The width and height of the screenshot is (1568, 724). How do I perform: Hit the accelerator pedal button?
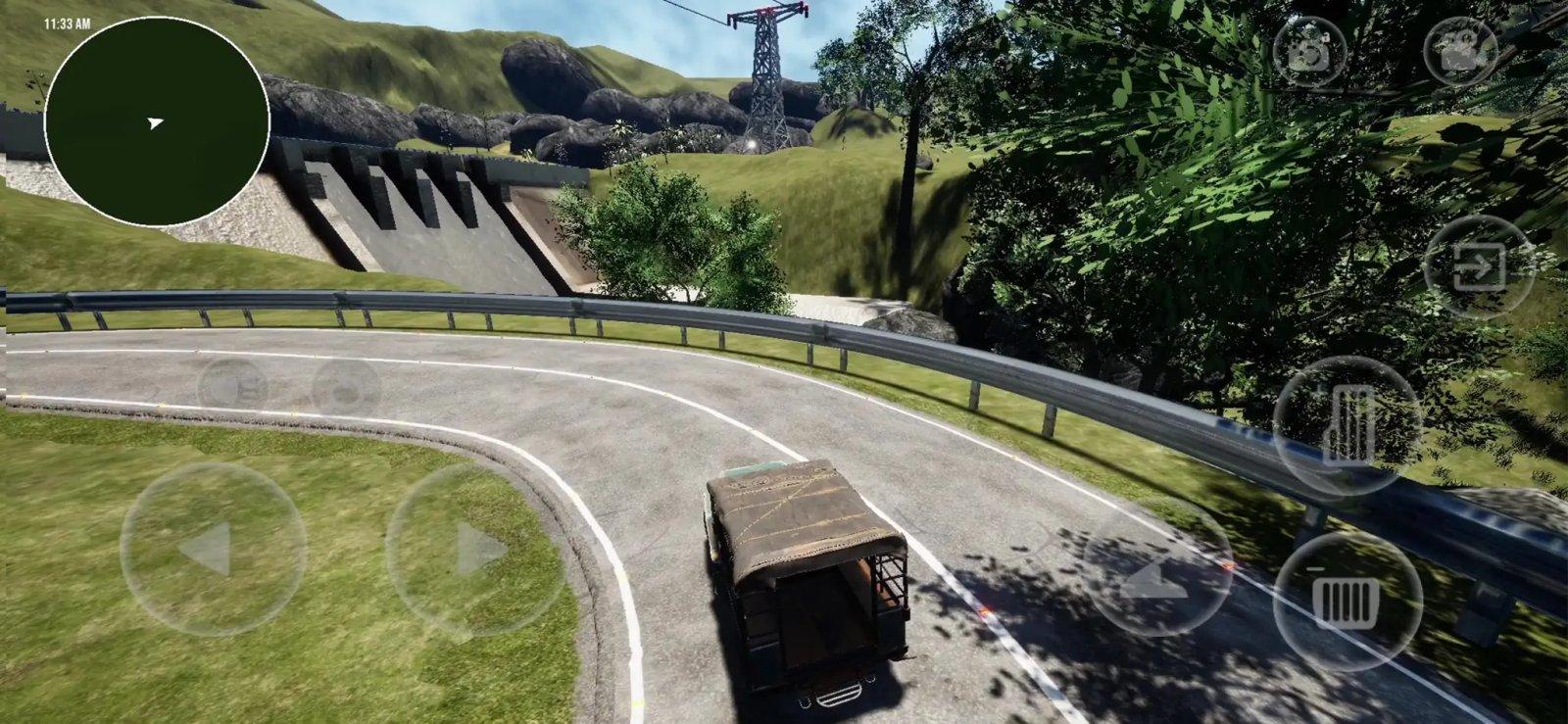click(x=1347, y=425)
